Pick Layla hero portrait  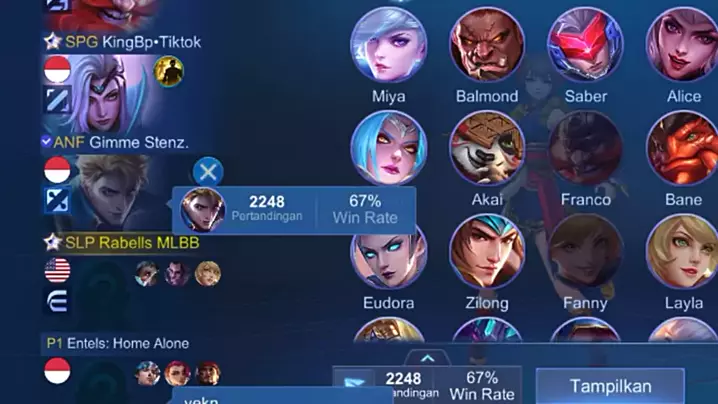tap(683, 252)
